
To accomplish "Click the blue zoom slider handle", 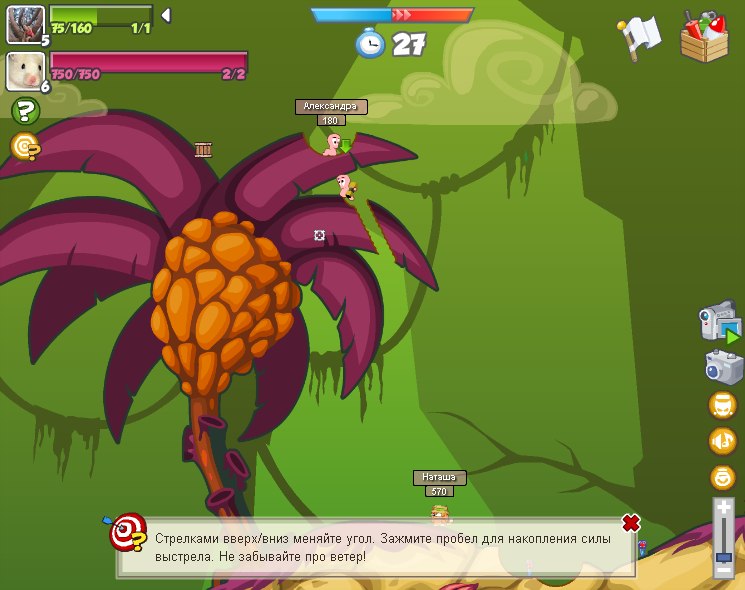I will (723, 555).
